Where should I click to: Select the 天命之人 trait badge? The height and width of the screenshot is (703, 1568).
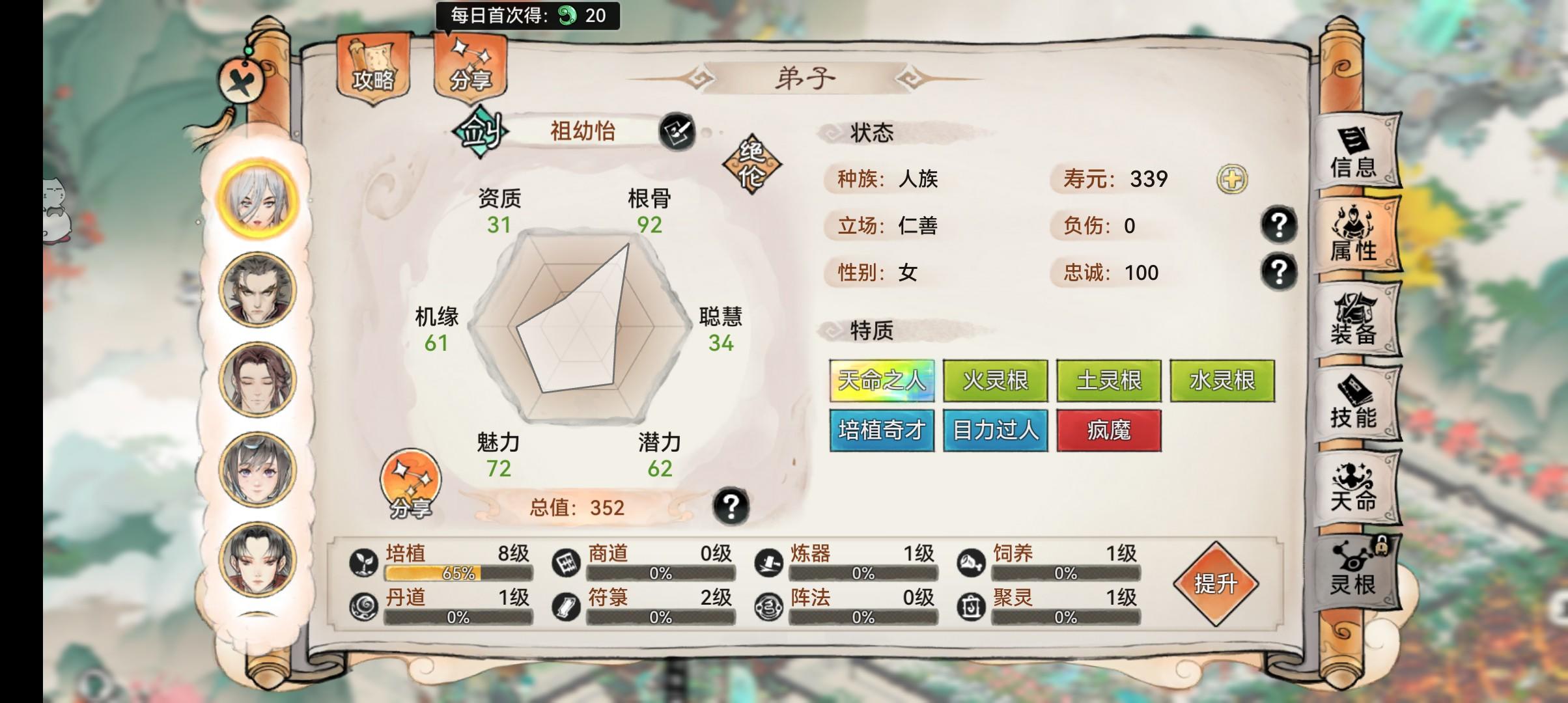pyautogui.click(x=882, y=380)
